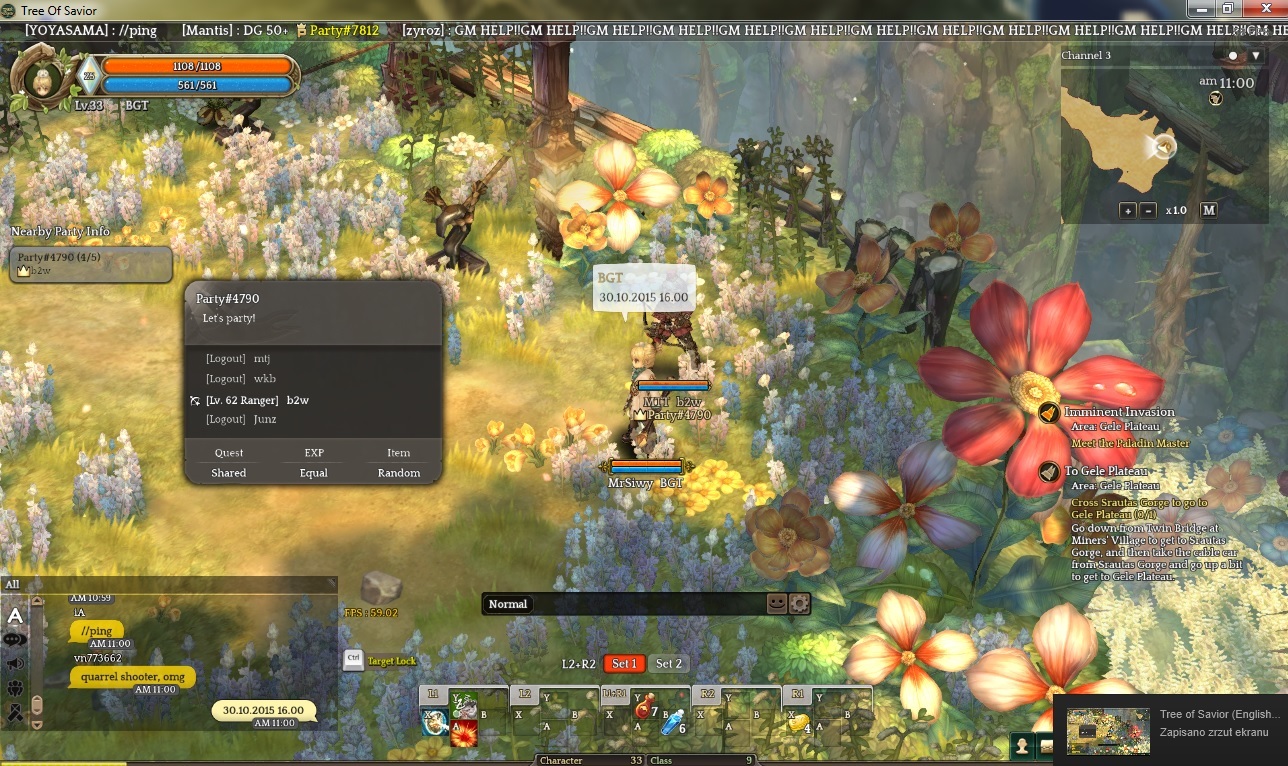1288x766 pixels.
Task: Select the yellow item in R1 slot
Action: (x=798, y=722)
